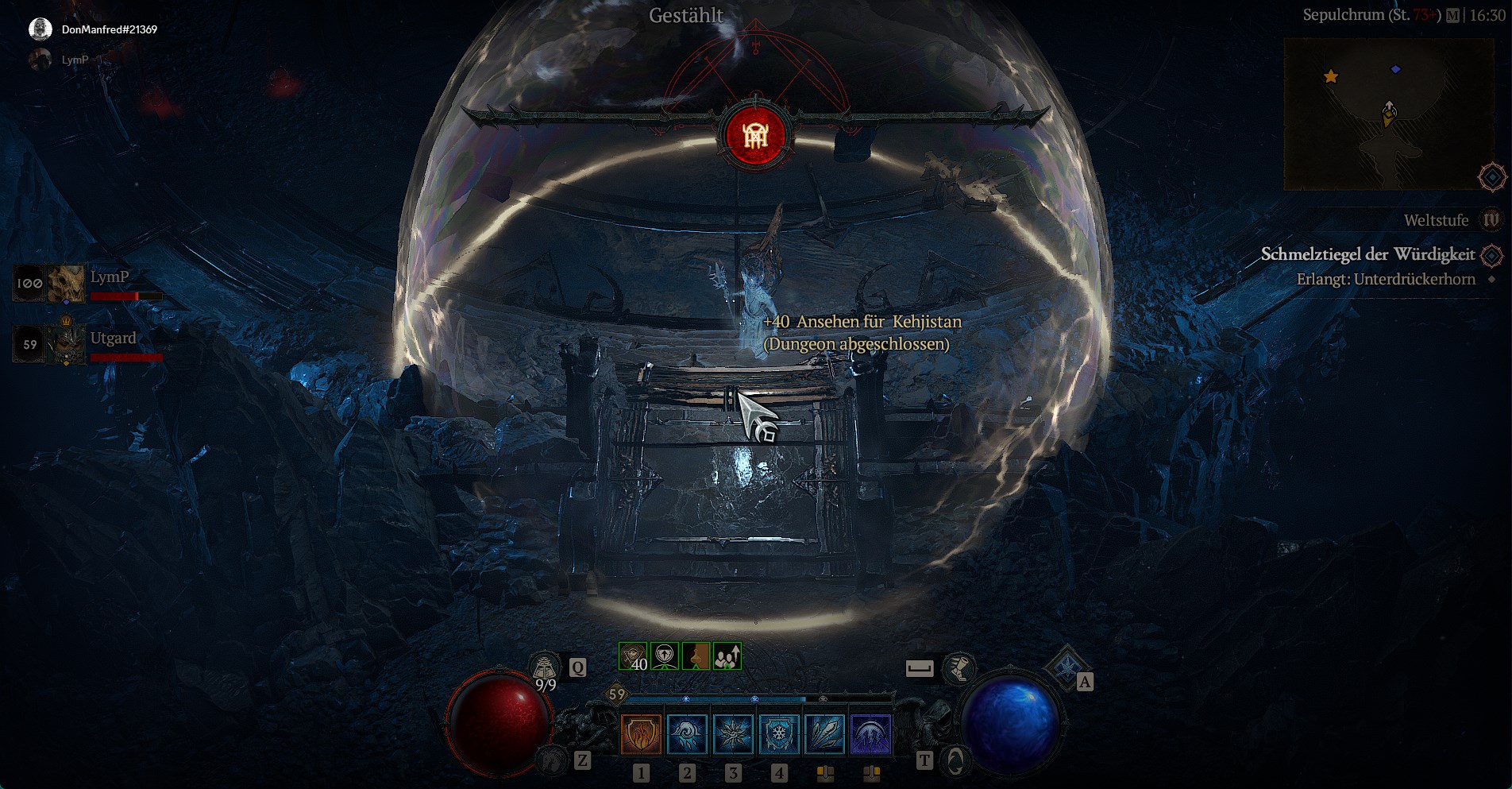1512x789 pixels.
Task: Summon the mount via horse icon
Action: (x=552, y=761)
